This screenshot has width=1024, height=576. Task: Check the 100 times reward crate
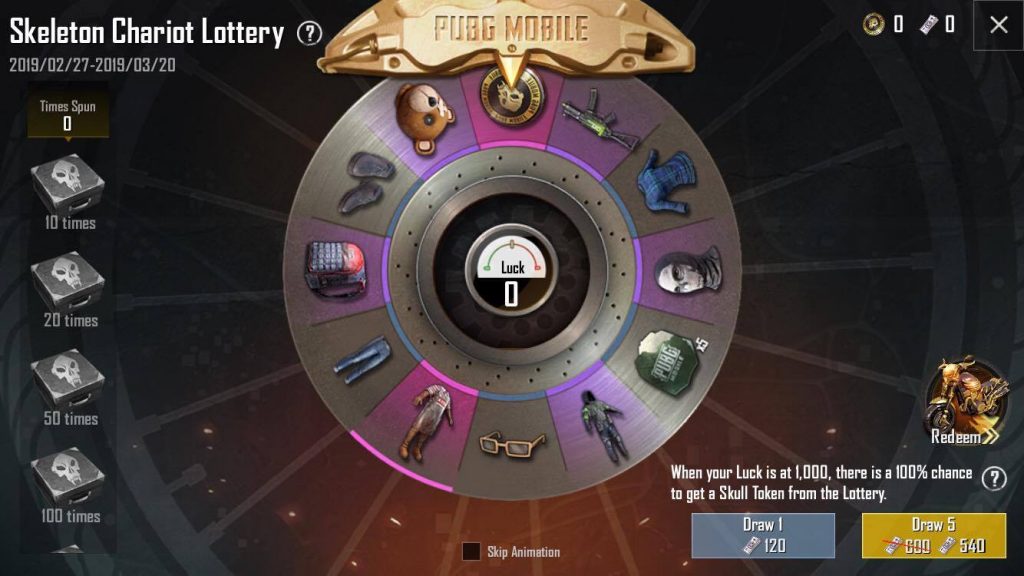point(68,477)
